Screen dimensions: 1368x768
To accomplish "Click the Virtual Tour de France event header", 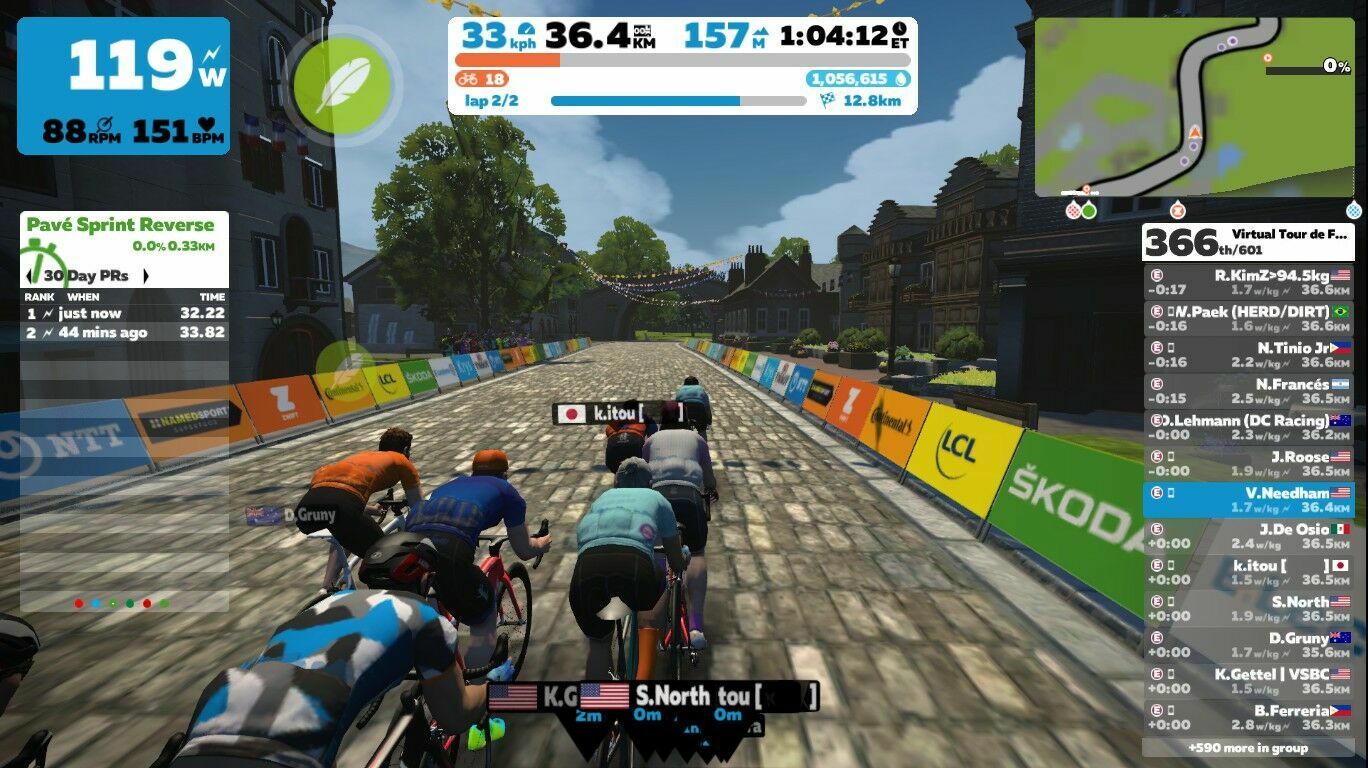I will click(x=1247, y=242).
